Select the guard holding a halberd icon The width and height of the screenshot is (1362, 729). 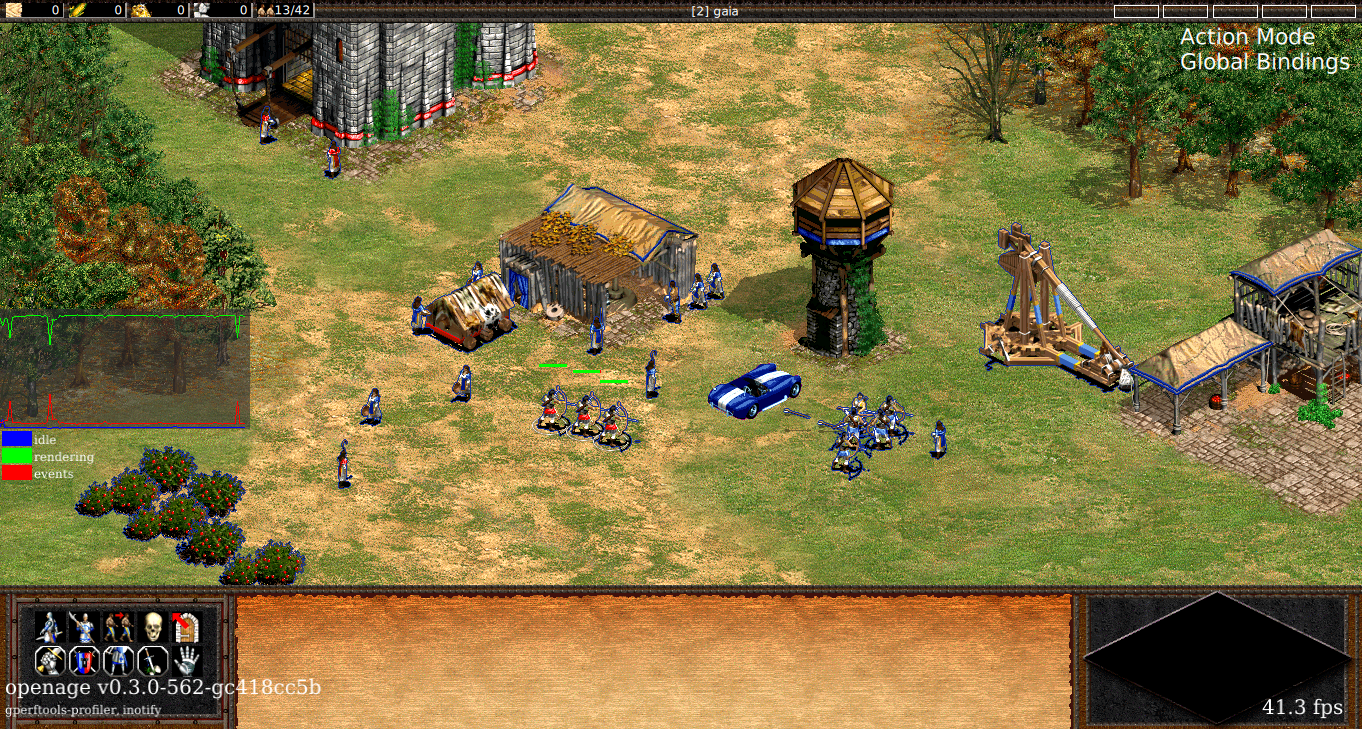click(84, 628)
